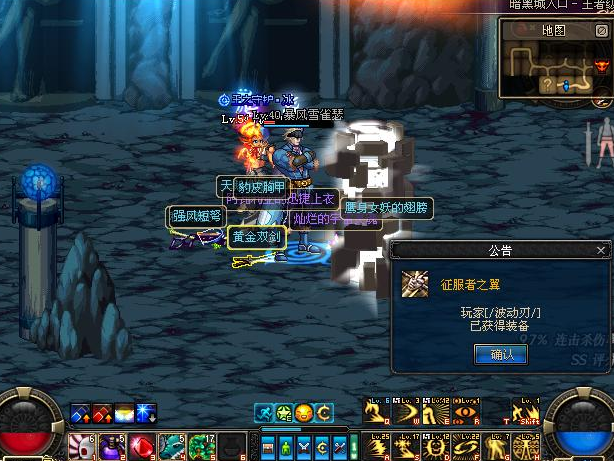Click the 征服者之翼 item icon
This screenshot has width=614, height=461.
[x=415, y=284]
